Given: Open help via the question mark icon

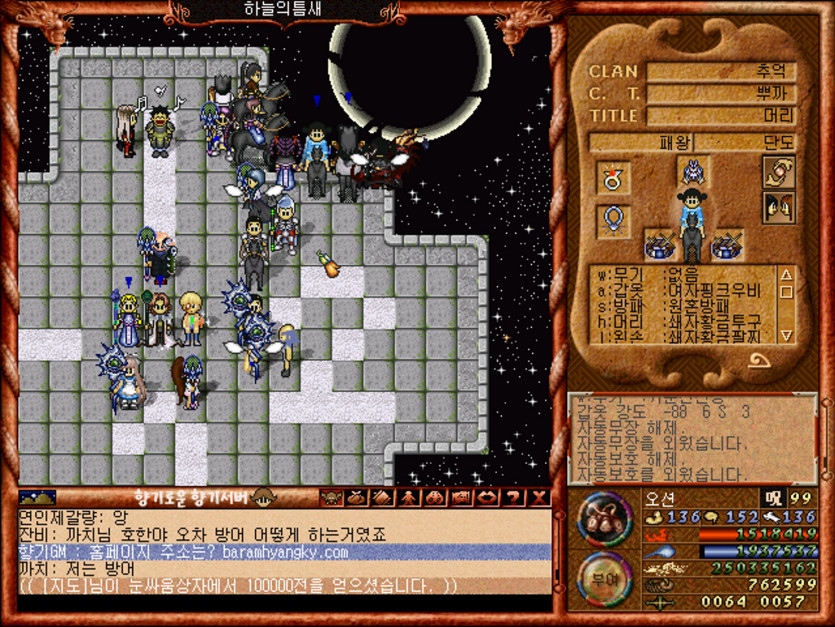Looking at the screenshot, I should click(x=514, y=497).
